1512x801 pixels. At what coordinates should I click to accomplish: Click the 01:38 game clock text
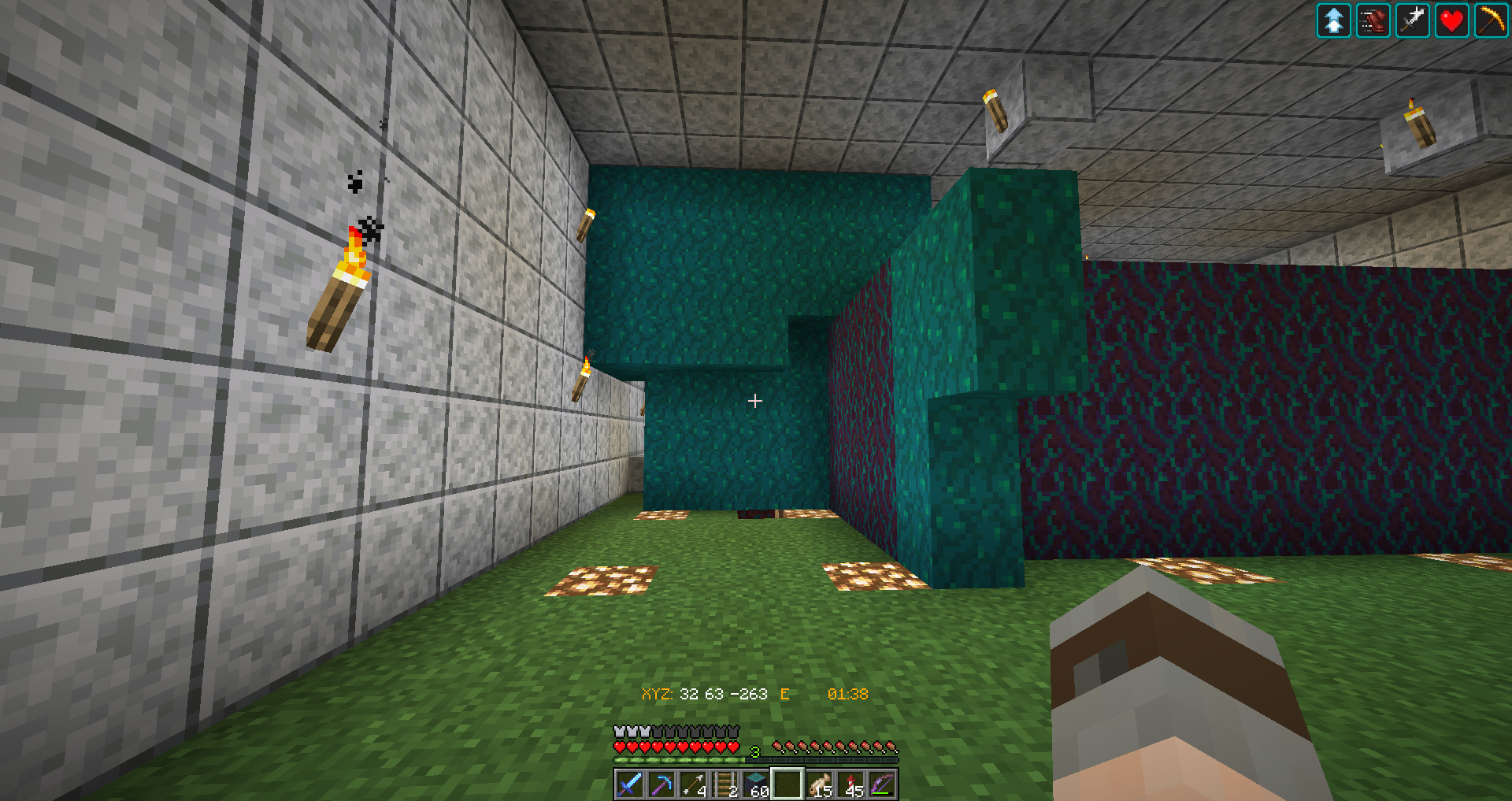tap(847, 695)
